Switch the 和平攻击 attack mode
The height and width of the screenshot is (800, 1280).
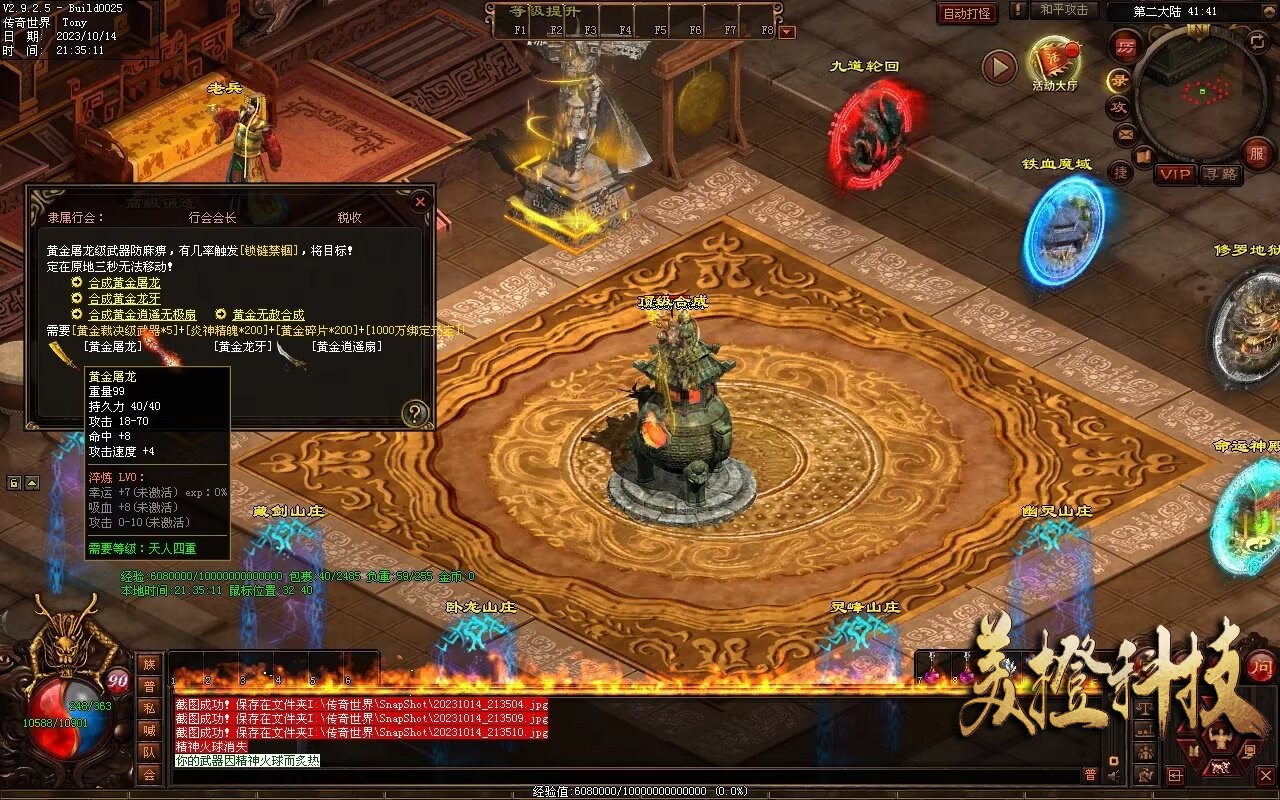[1063, 10]
